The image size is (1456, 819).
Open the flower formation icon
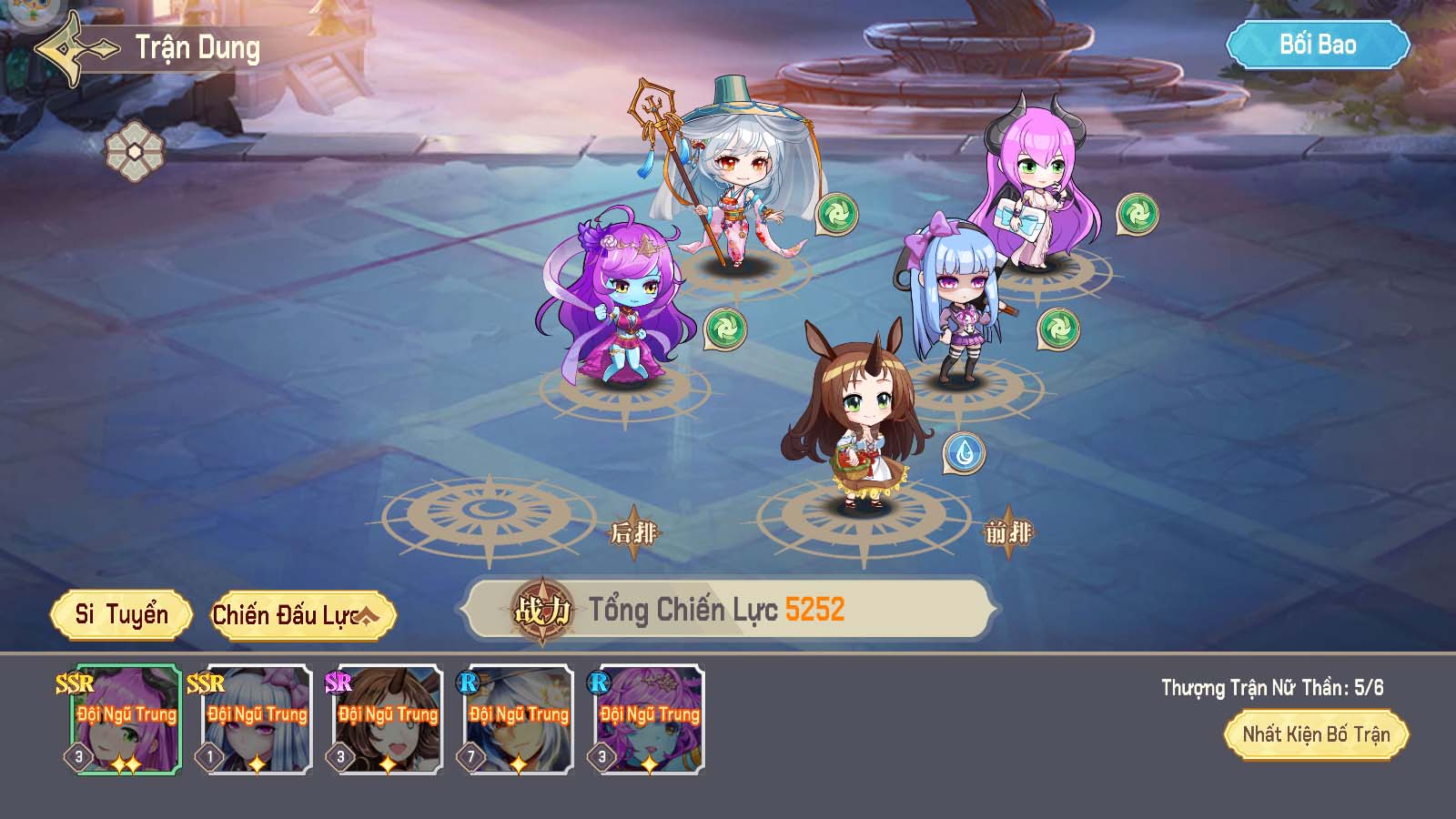coord(135,150)
